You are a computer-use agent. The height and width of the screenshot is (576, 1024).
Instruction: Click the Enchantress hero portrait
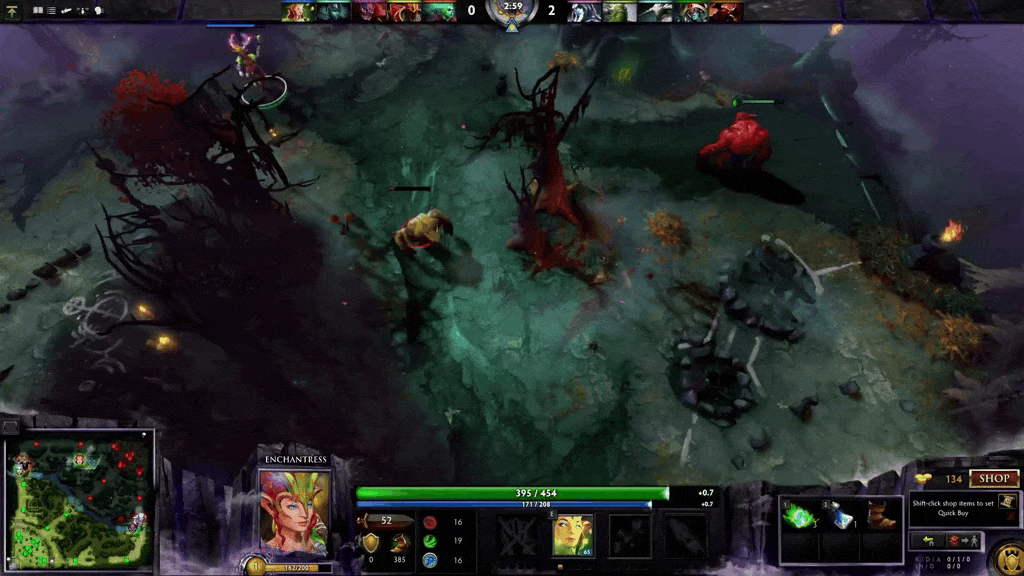[294, 509]
